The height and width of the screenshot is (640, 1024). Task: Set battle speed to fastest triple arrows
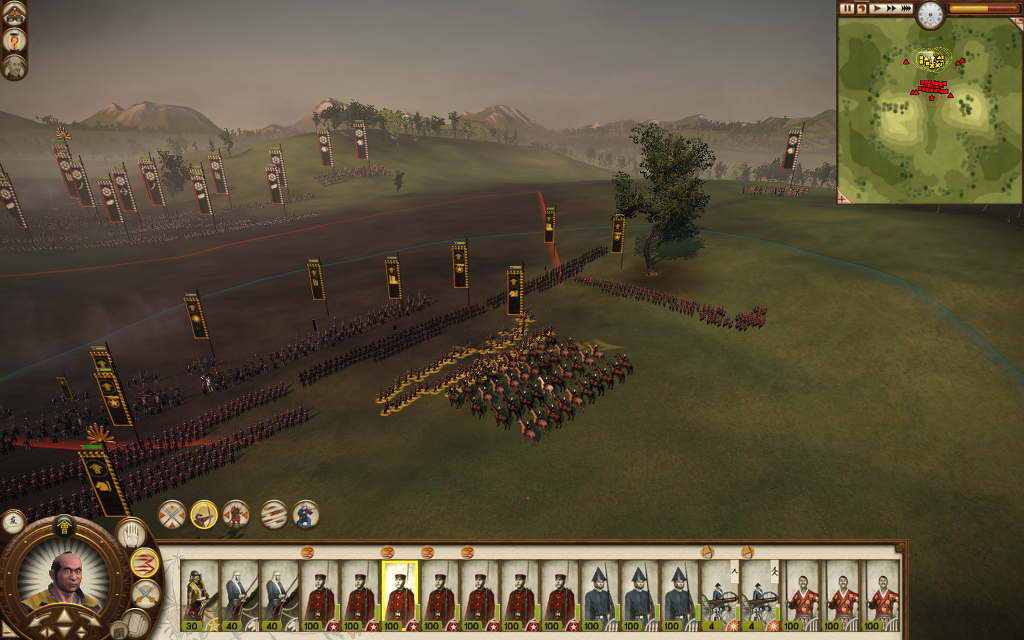coord(905,8)
